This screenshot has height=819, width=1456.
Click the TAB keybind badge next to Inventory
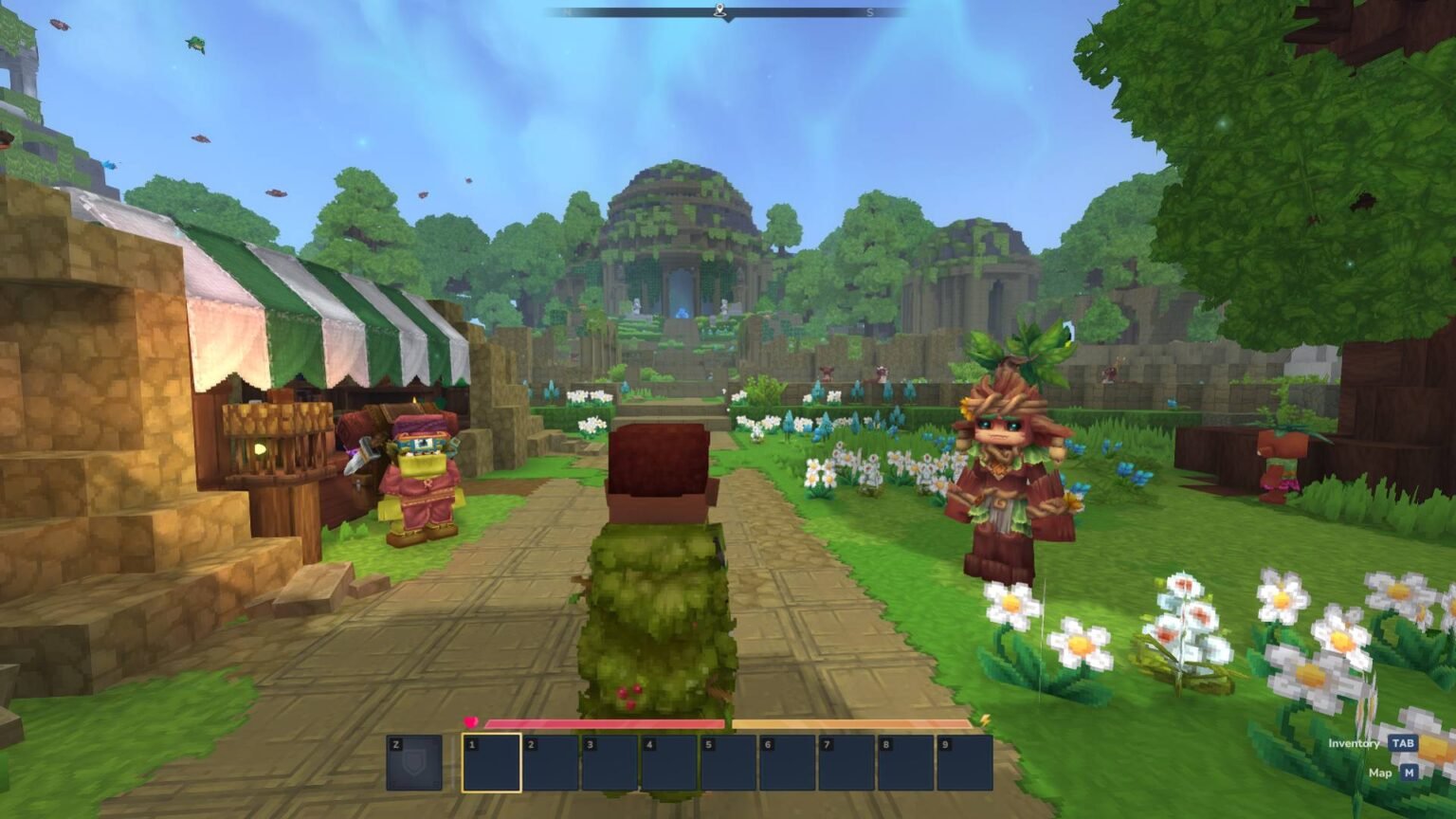click(1404, 743)
